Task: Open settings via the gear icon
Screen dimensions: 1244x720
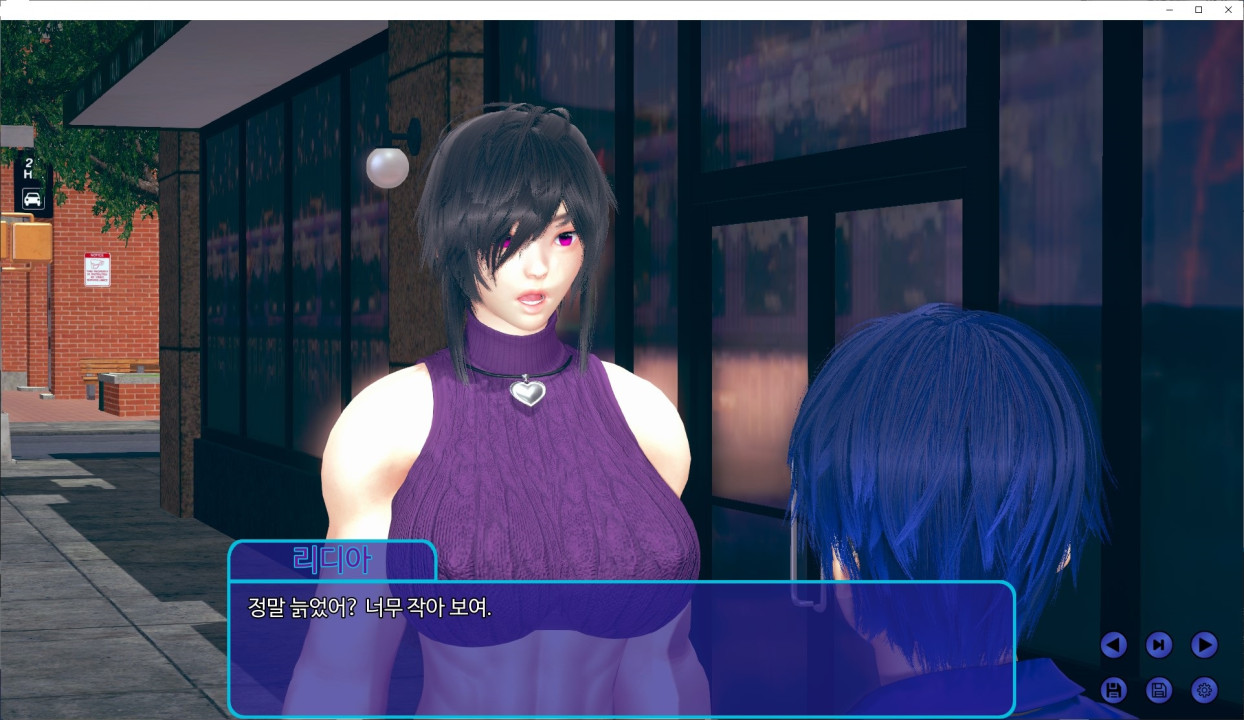Action: coord(1204,690)
